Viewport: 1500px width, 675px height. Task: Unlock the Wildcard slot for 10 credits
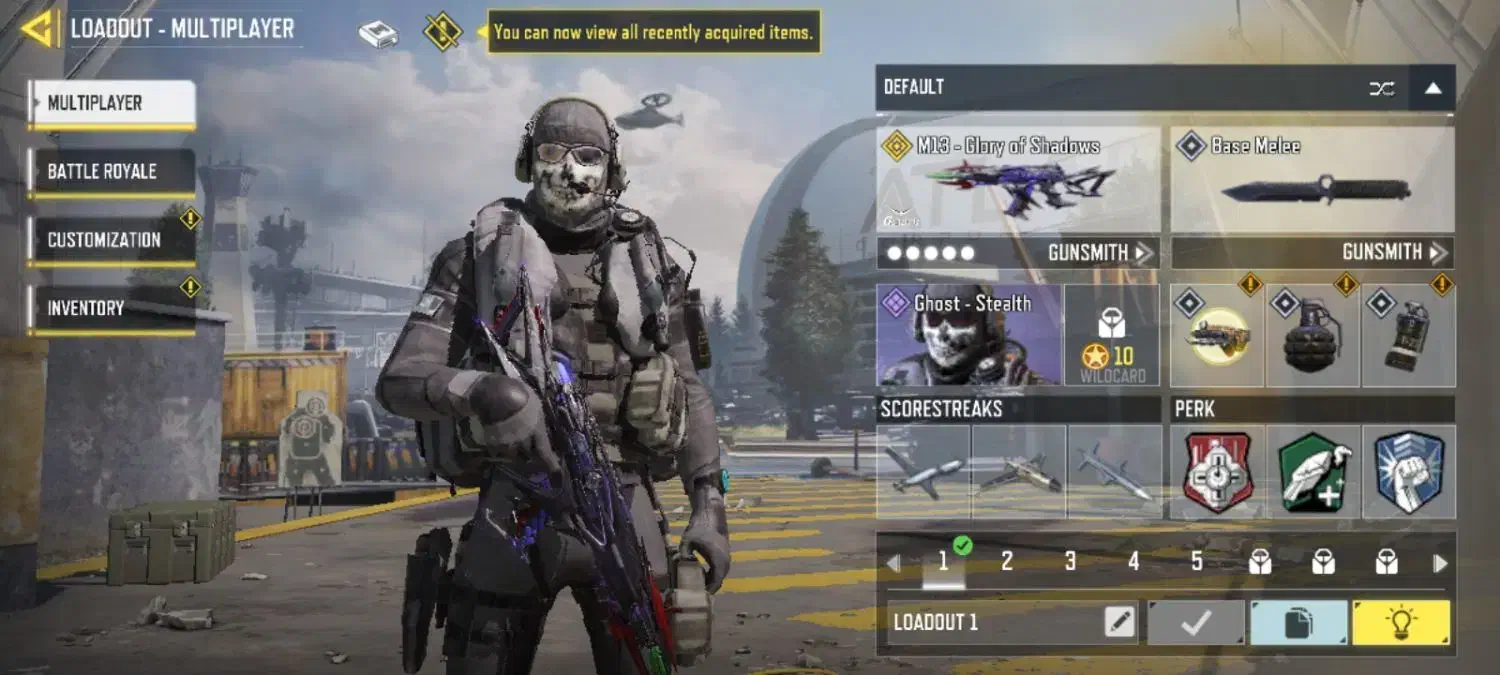tap(1112, 335)
